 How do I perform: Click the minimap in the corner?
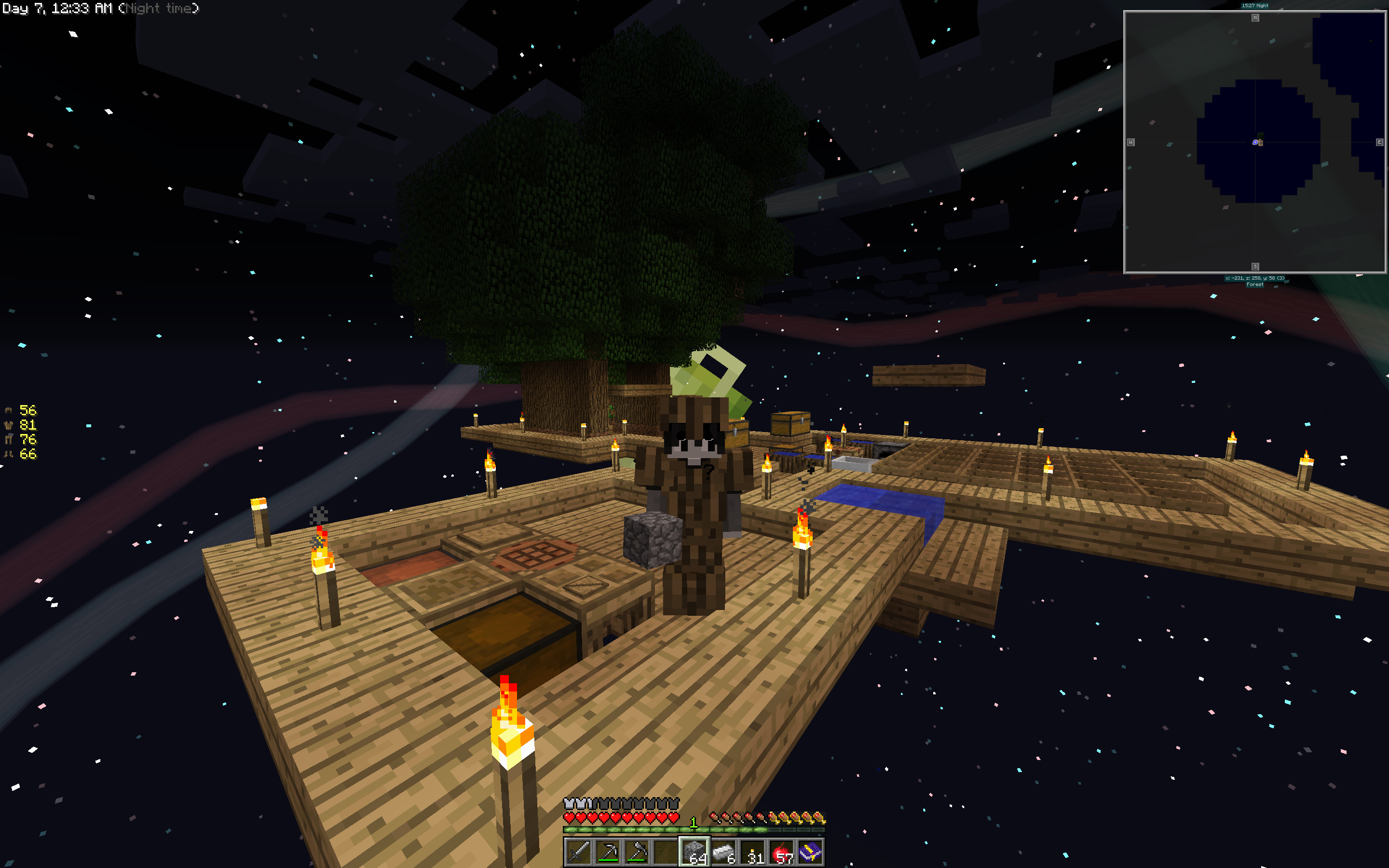tap(1255, 142)
